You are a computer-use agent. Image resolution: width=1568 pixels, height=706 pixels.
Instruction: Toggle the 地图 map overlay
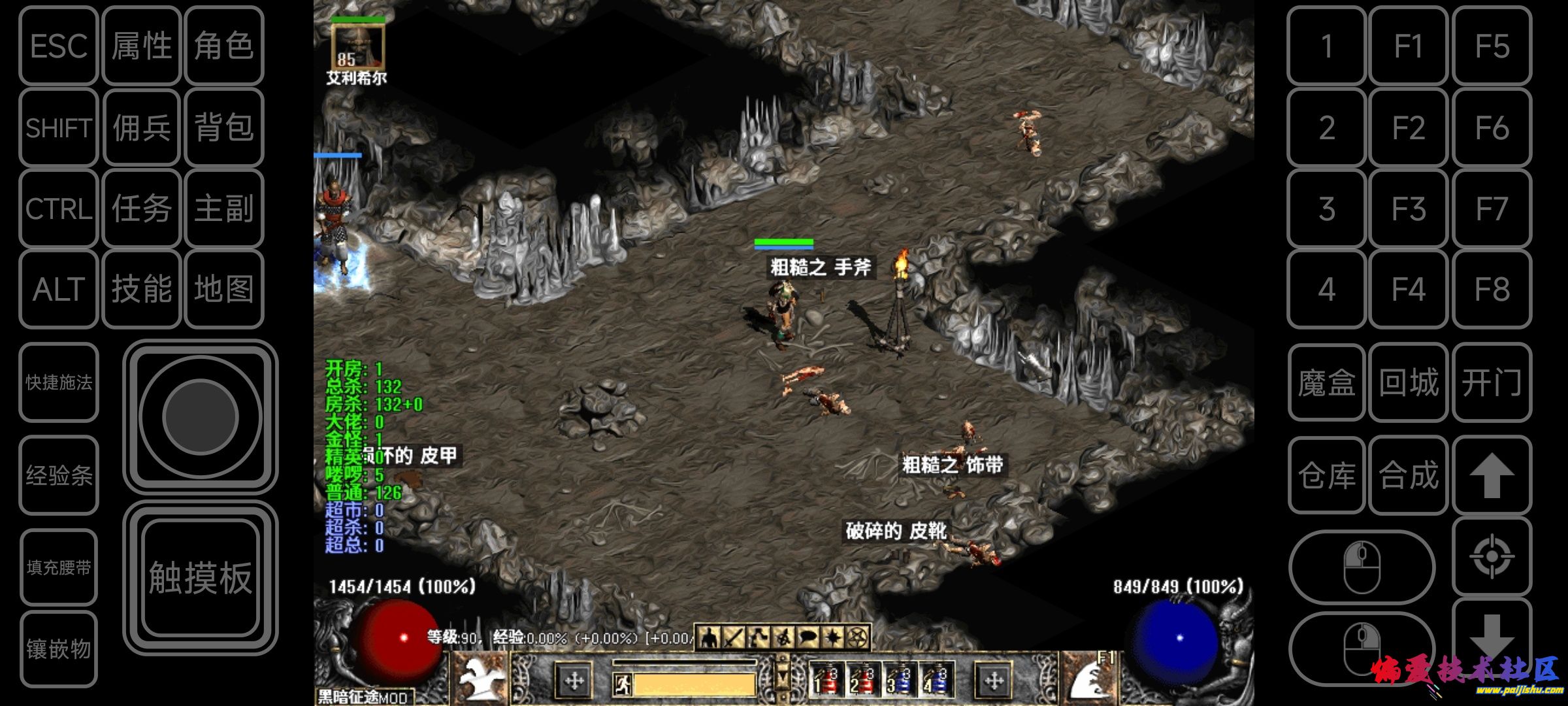click(223, 289)
